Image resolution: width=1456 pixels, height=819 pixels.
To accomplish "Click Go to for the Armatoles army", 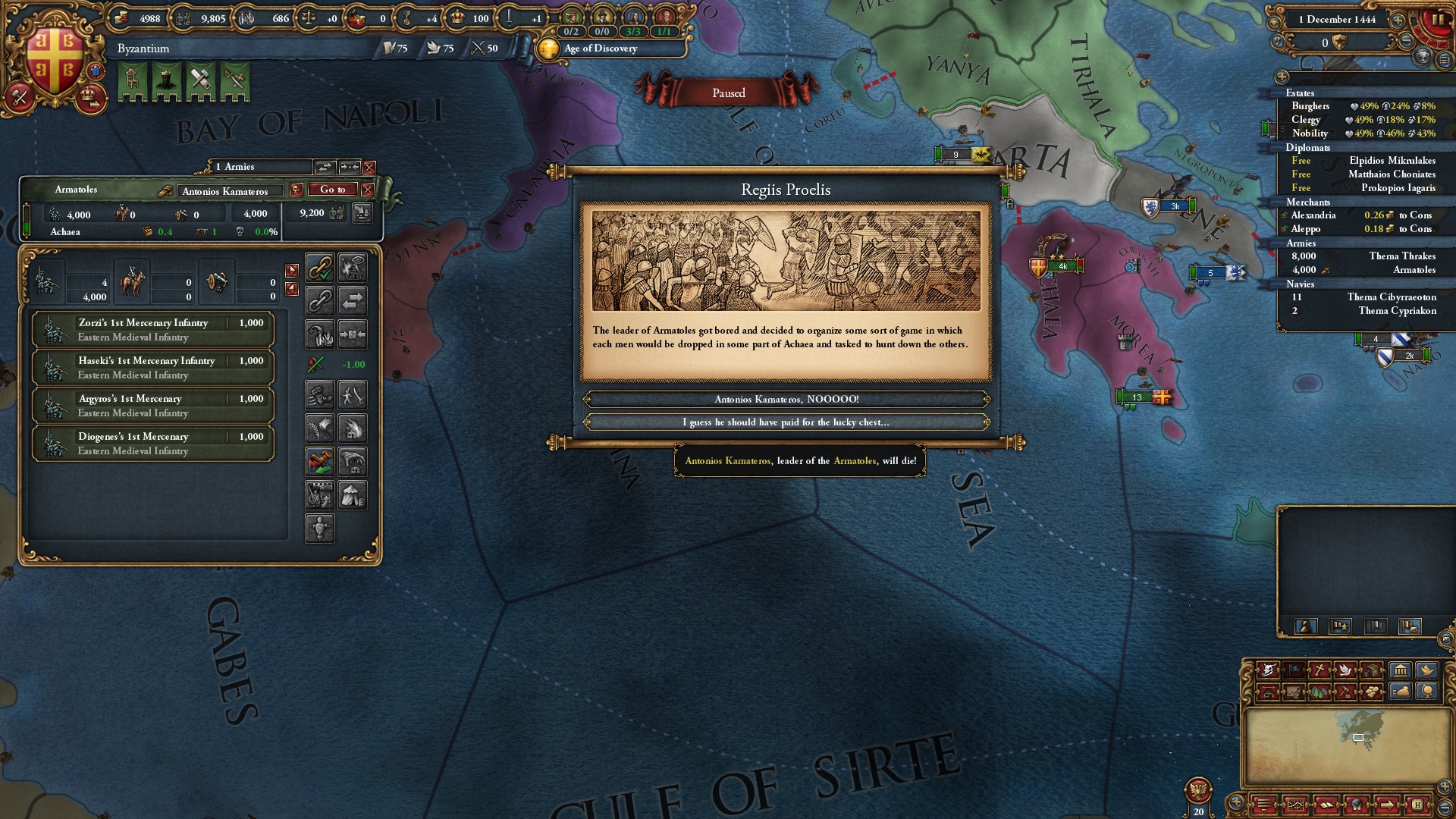I will pos(332,190).
